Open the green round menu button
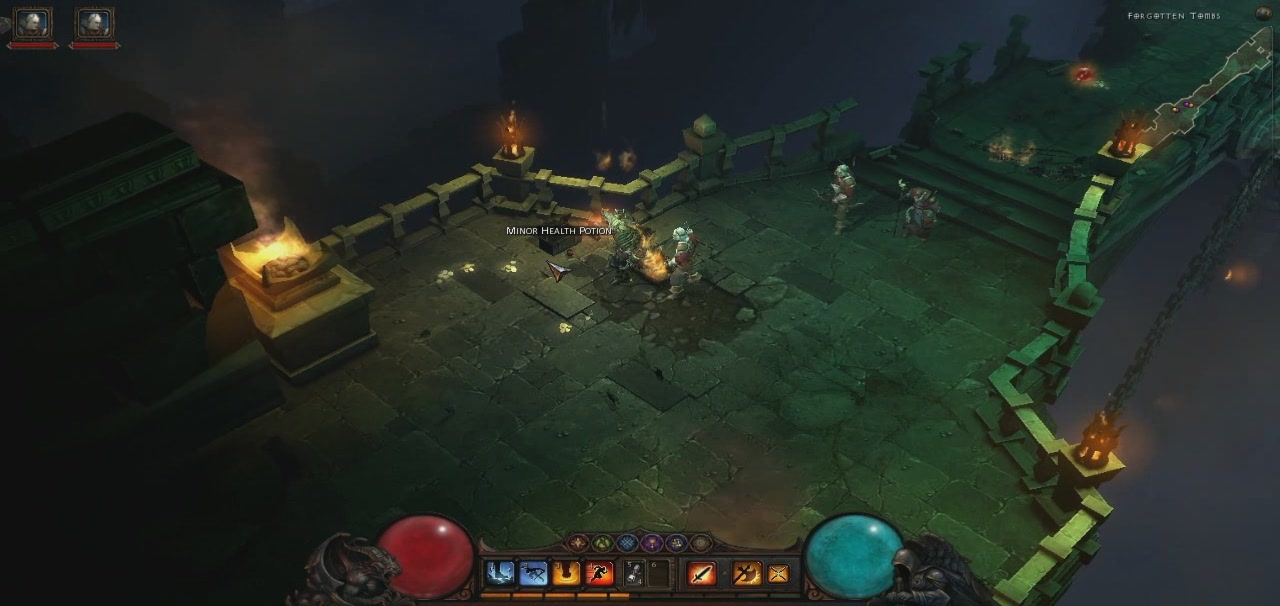This screenshot has width=1280, height=606. coord(602,543)
